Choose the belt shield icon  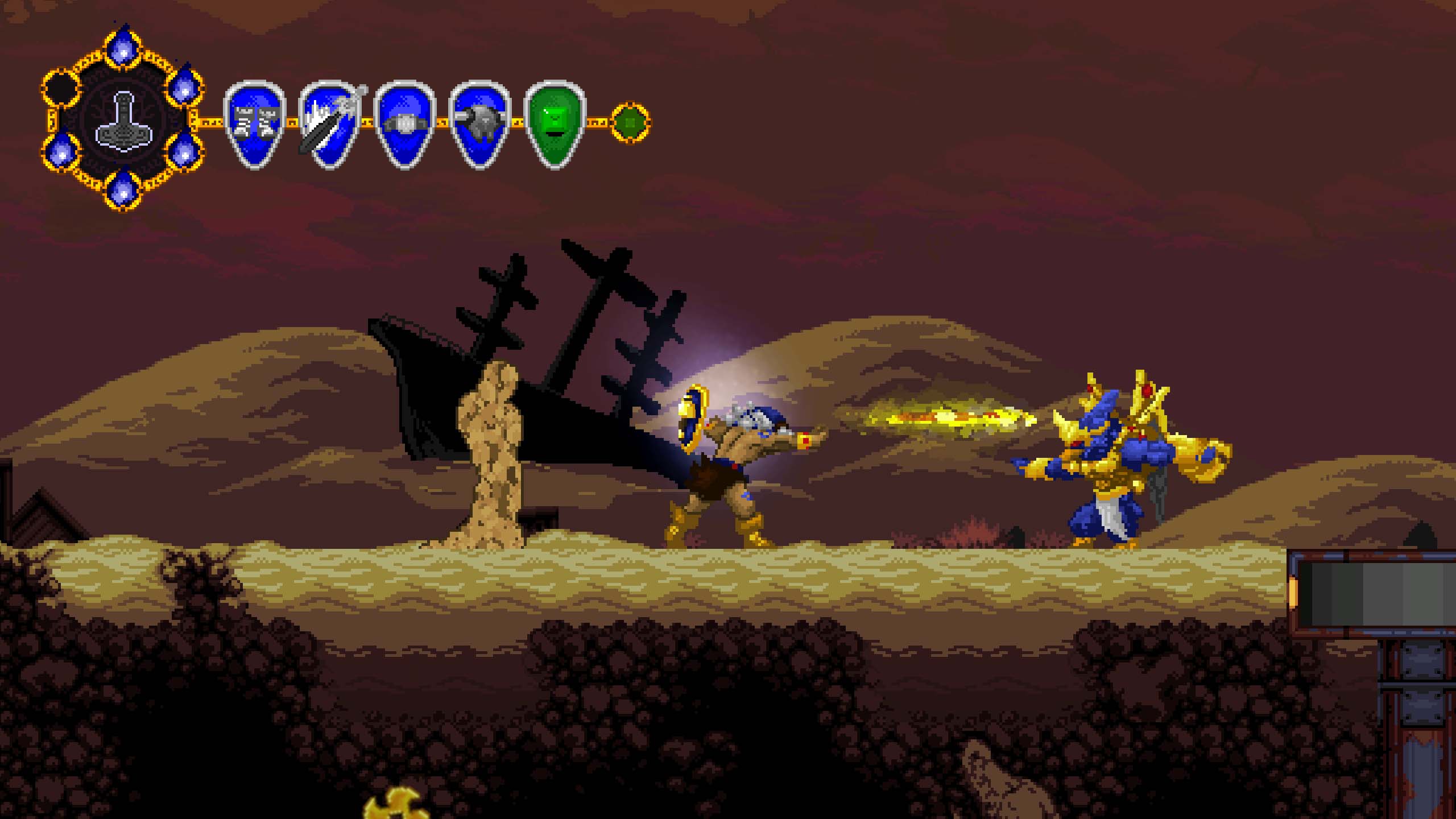tap(404, 124)
